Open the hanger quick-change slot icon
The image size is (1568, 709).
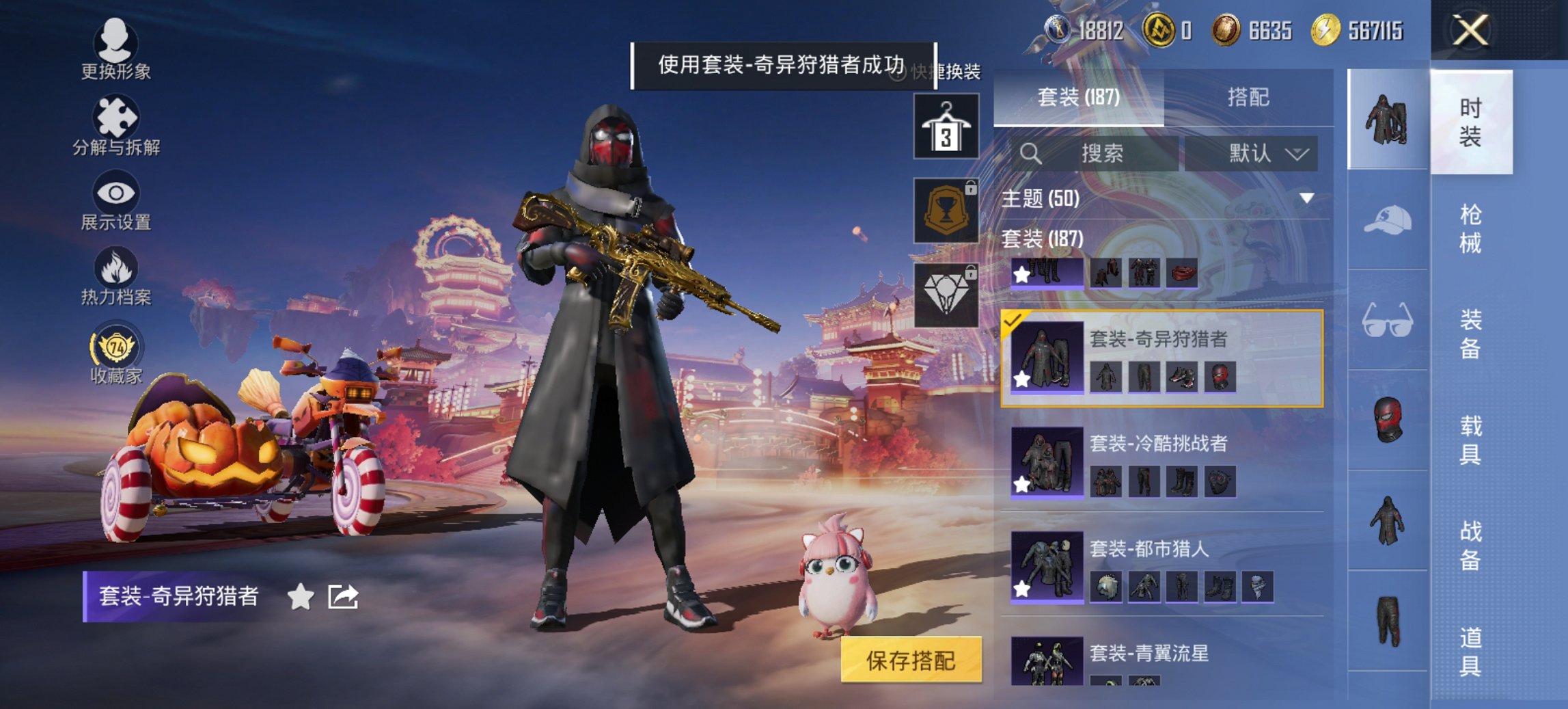pyautogui.click(x=946, y=126)
